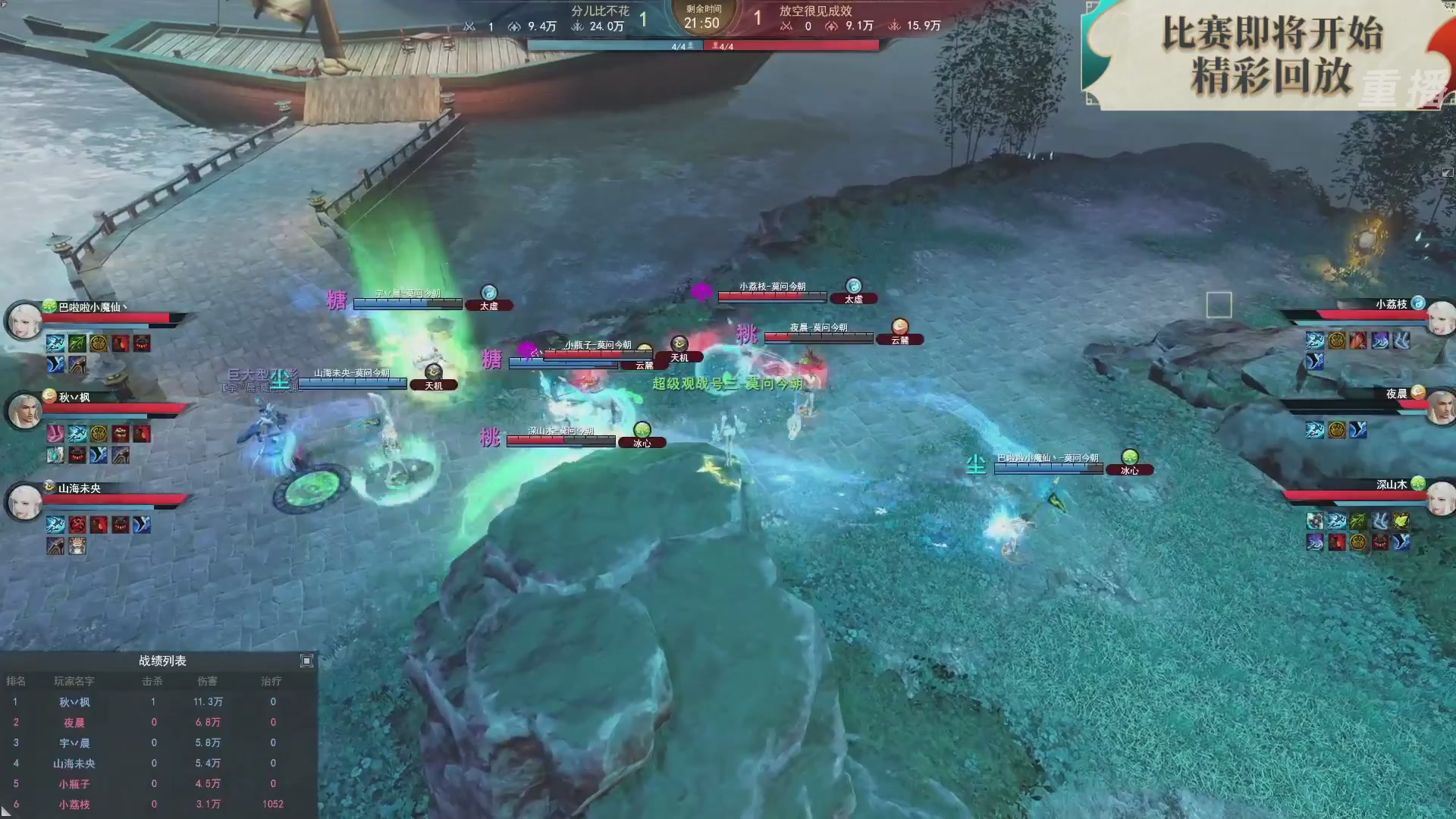This screenshot has height=819, width=1456.
Task: Click the golden seal buff icon under 秋ㄣ枫
Action: click(x=99, y=433)
